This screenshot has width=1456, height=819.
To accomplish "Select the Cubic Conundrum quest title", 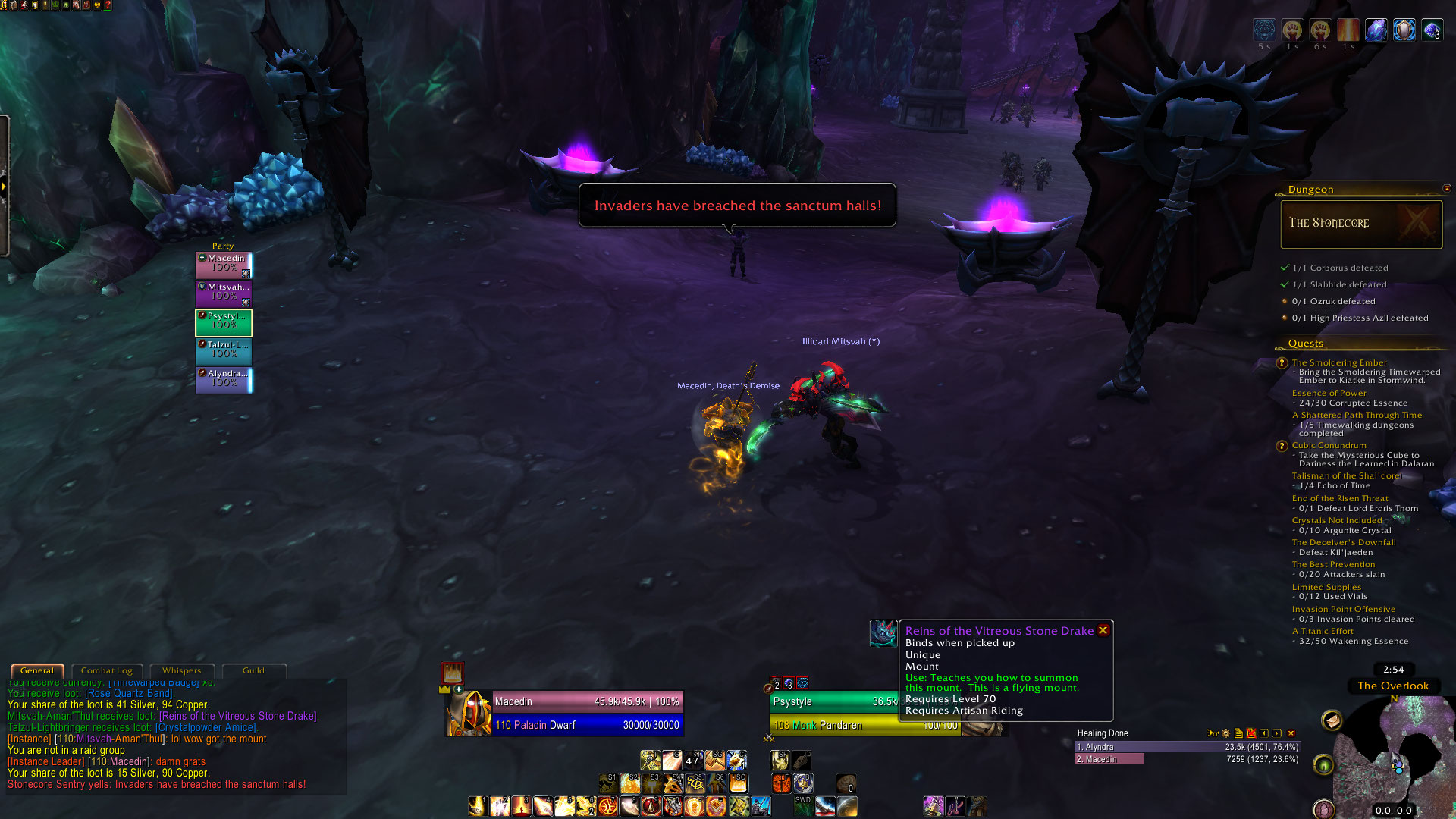I will [x=1329, y=445].
